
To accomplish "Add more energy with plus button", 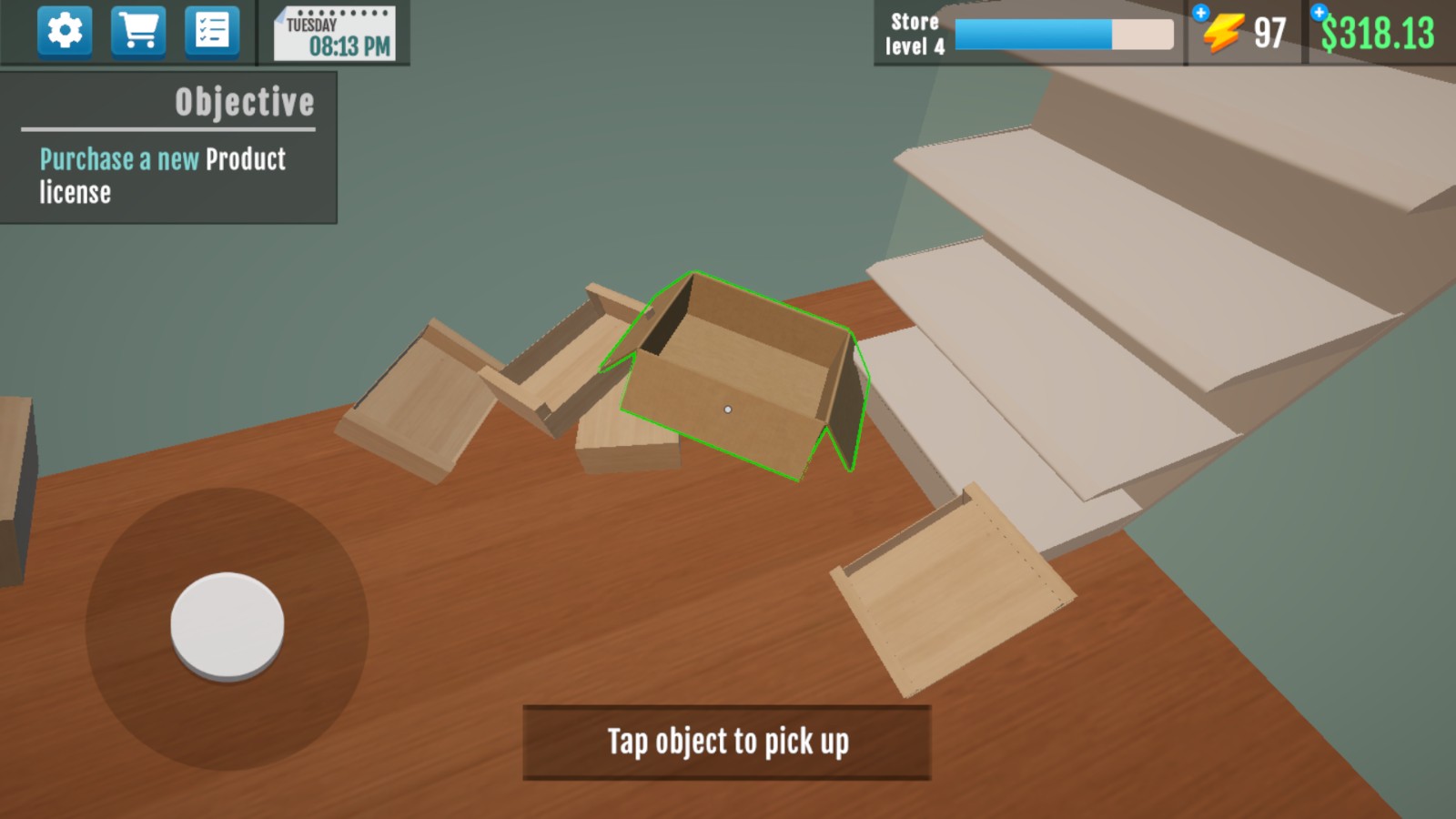I will 1201,13.
